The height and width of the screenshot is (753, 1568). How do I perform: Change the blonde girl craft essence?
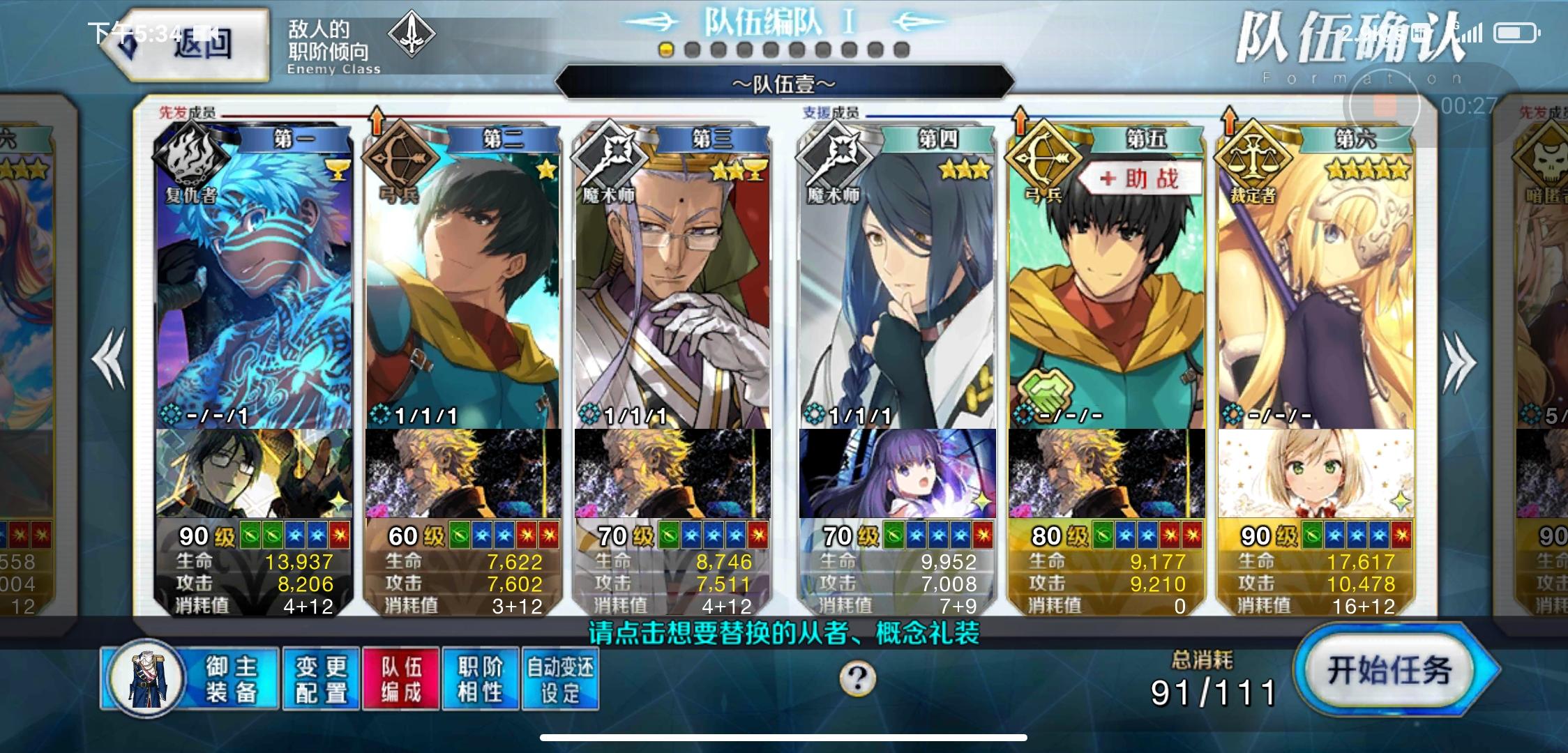point(1316,473)
